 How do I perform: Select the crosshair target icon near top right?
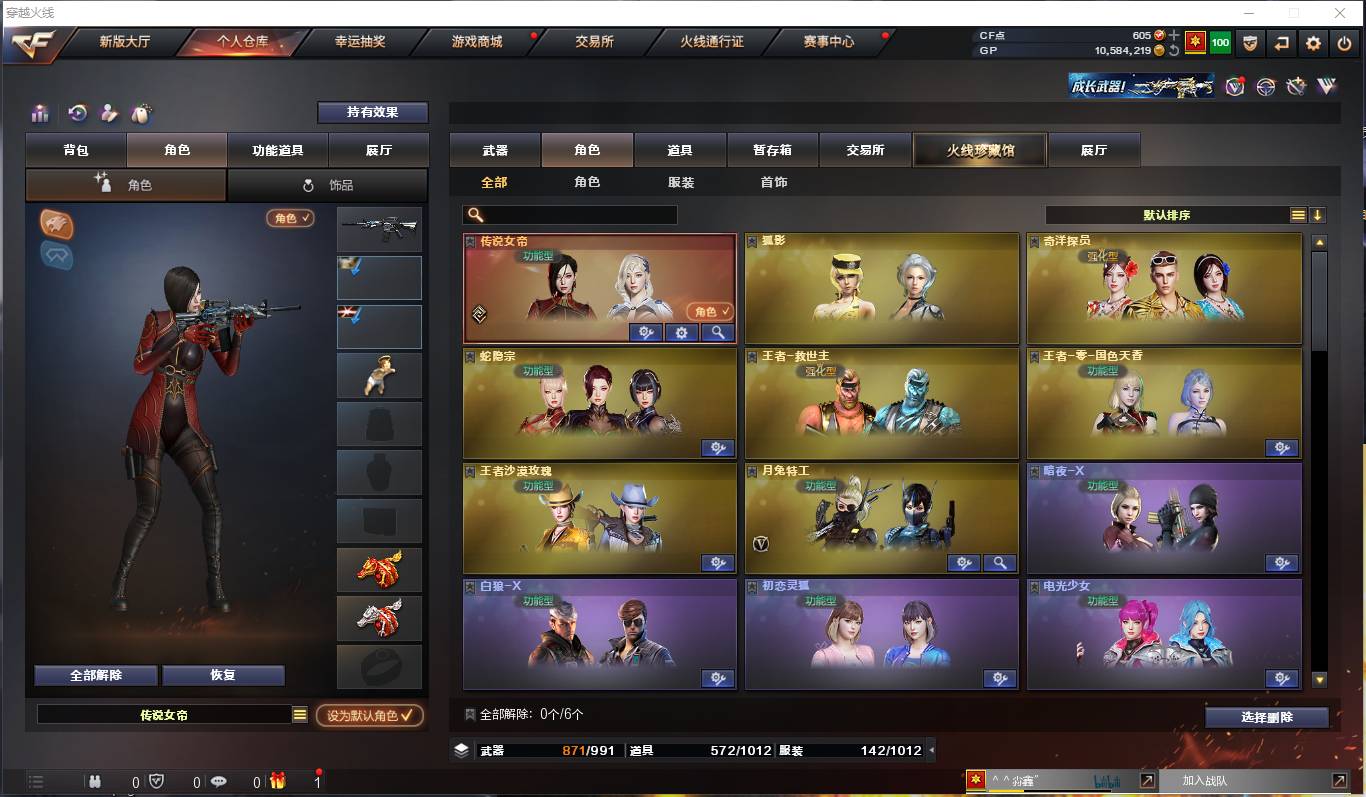point(1265,87)
